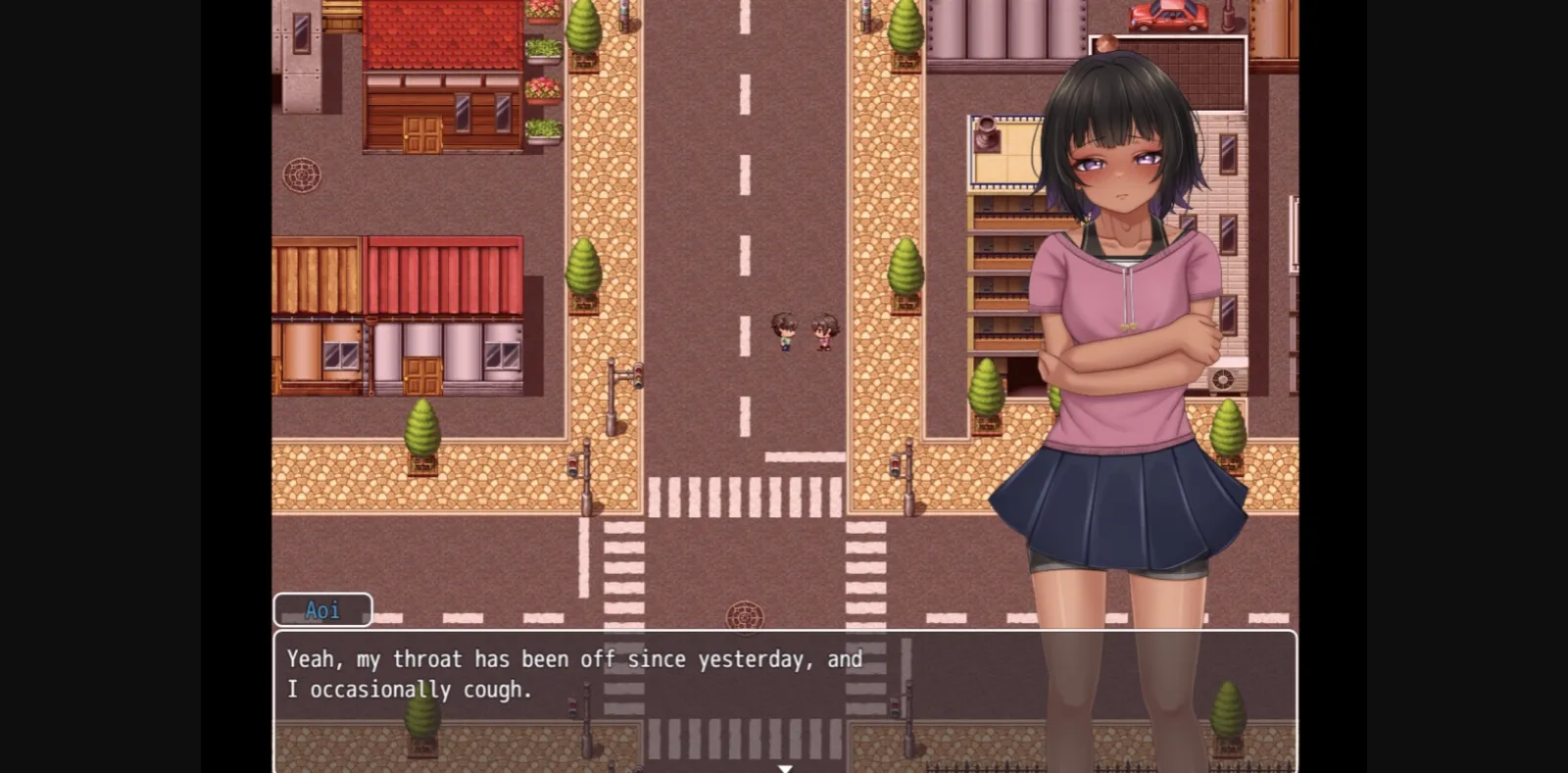Click the Aoi name tag label

pos(322,608)
